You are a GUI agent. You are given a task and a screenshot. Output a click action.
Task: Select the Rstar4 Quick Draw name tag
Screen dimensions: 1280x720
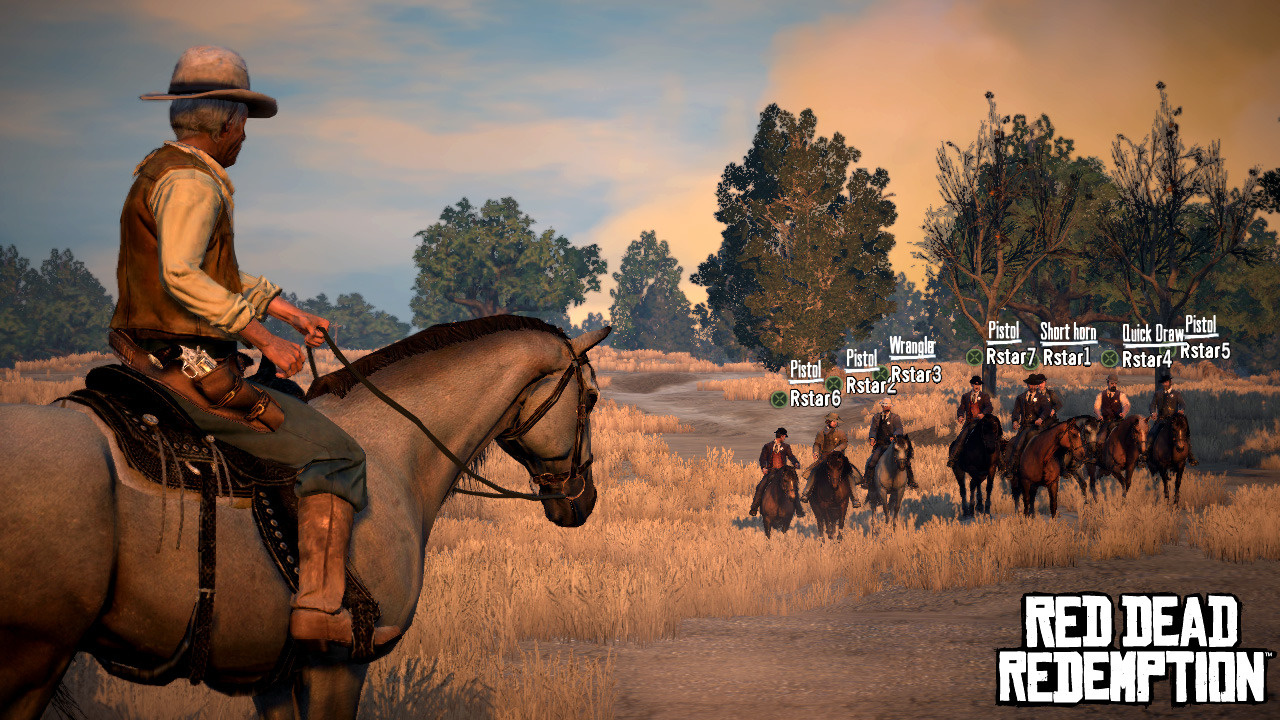1146,359
